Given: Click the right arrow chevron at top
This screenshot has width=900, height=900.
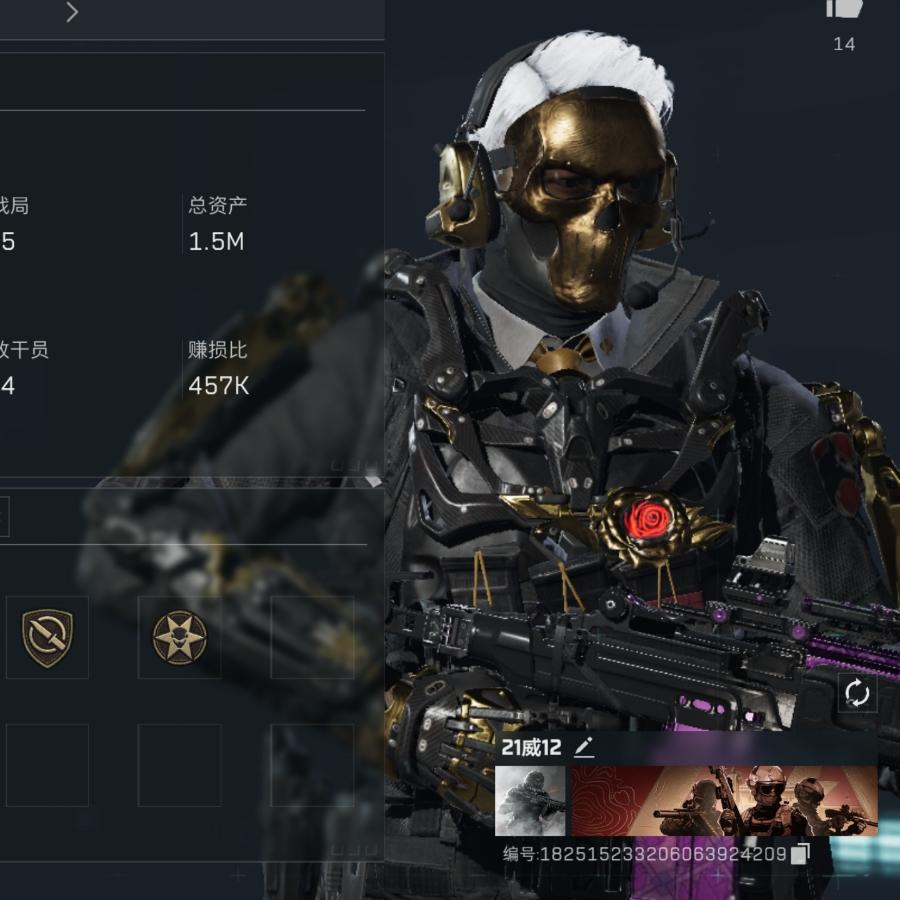Looking at the screenshot, I should click(72, 12).
